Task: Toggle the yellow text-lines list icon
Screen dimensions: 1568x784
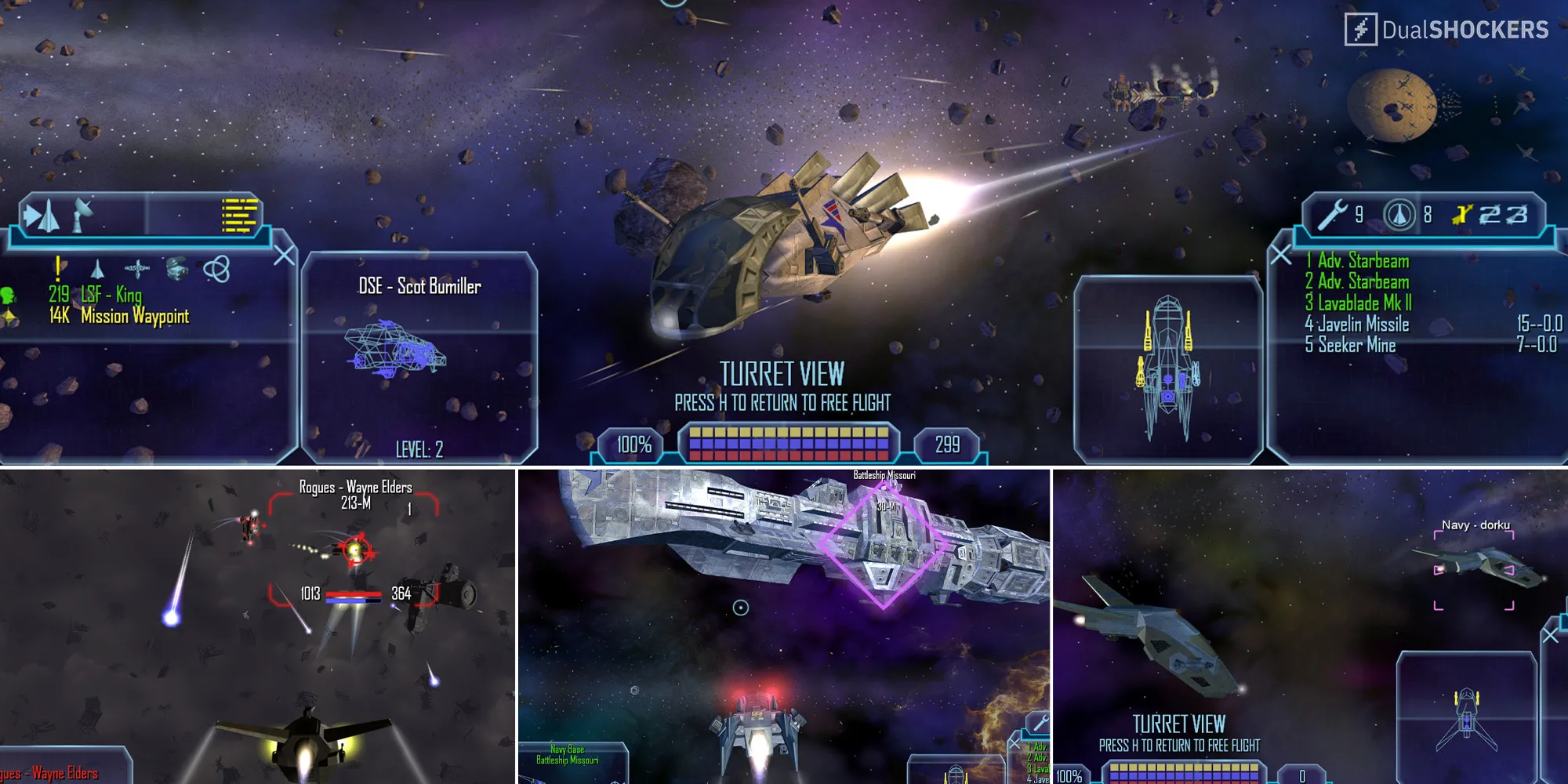Action: point(239,216)
